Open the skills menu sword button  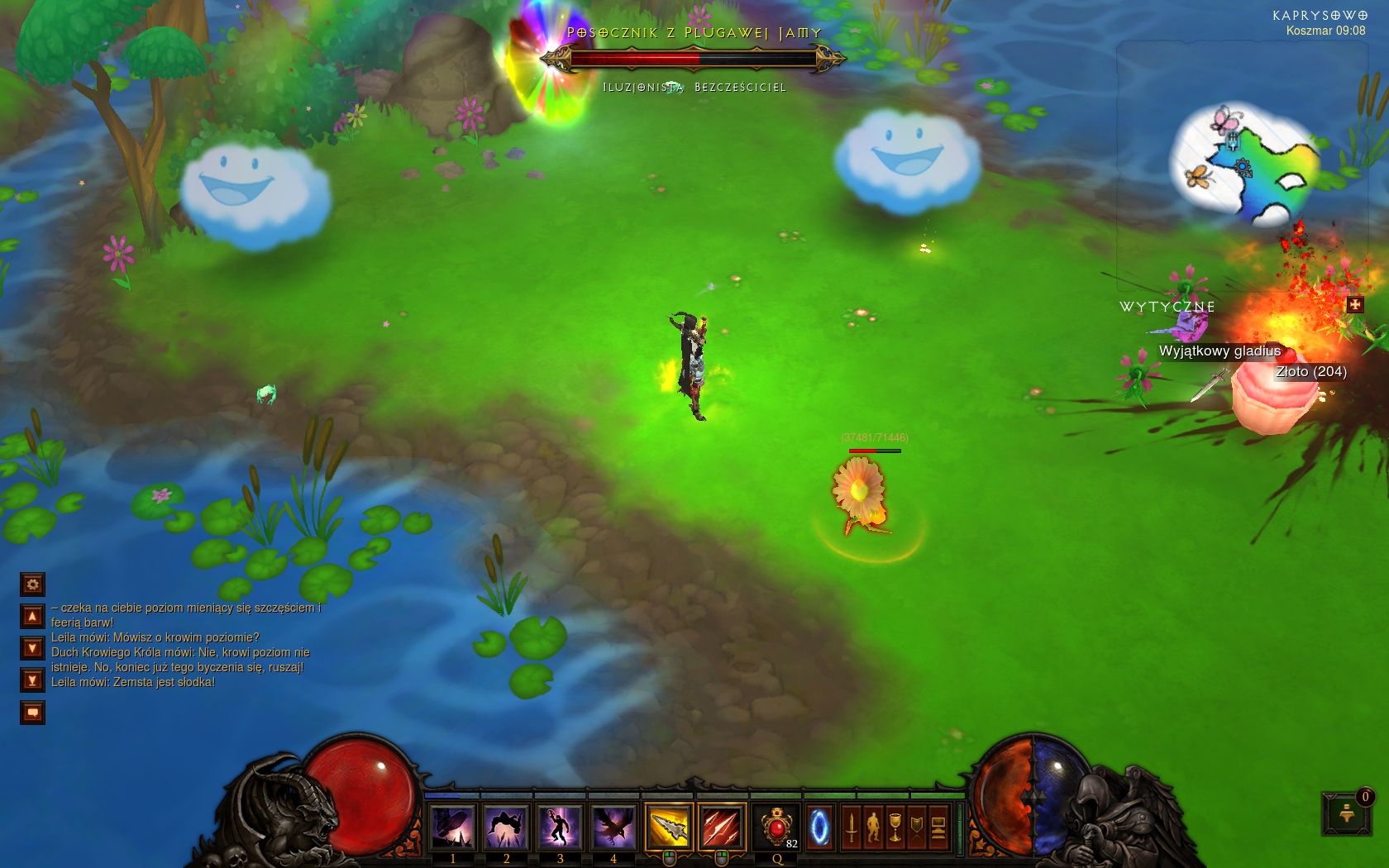click(x=852, y=827)
